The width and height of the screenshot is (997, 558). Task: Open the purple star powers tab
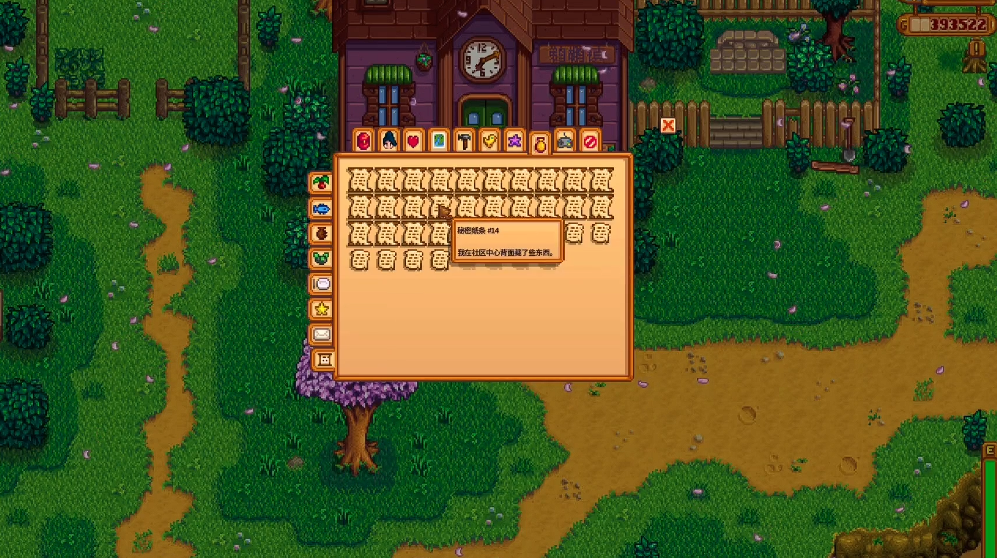tap(514, 141)
